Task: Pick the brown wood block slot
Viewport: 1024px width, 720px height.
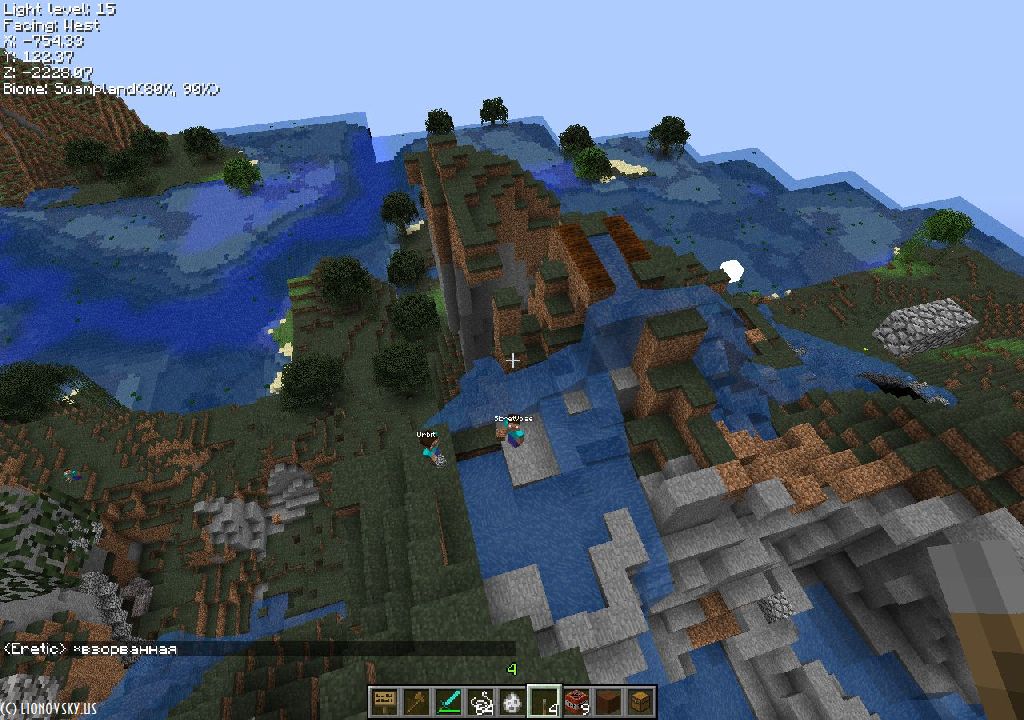Action: [607, 702]
